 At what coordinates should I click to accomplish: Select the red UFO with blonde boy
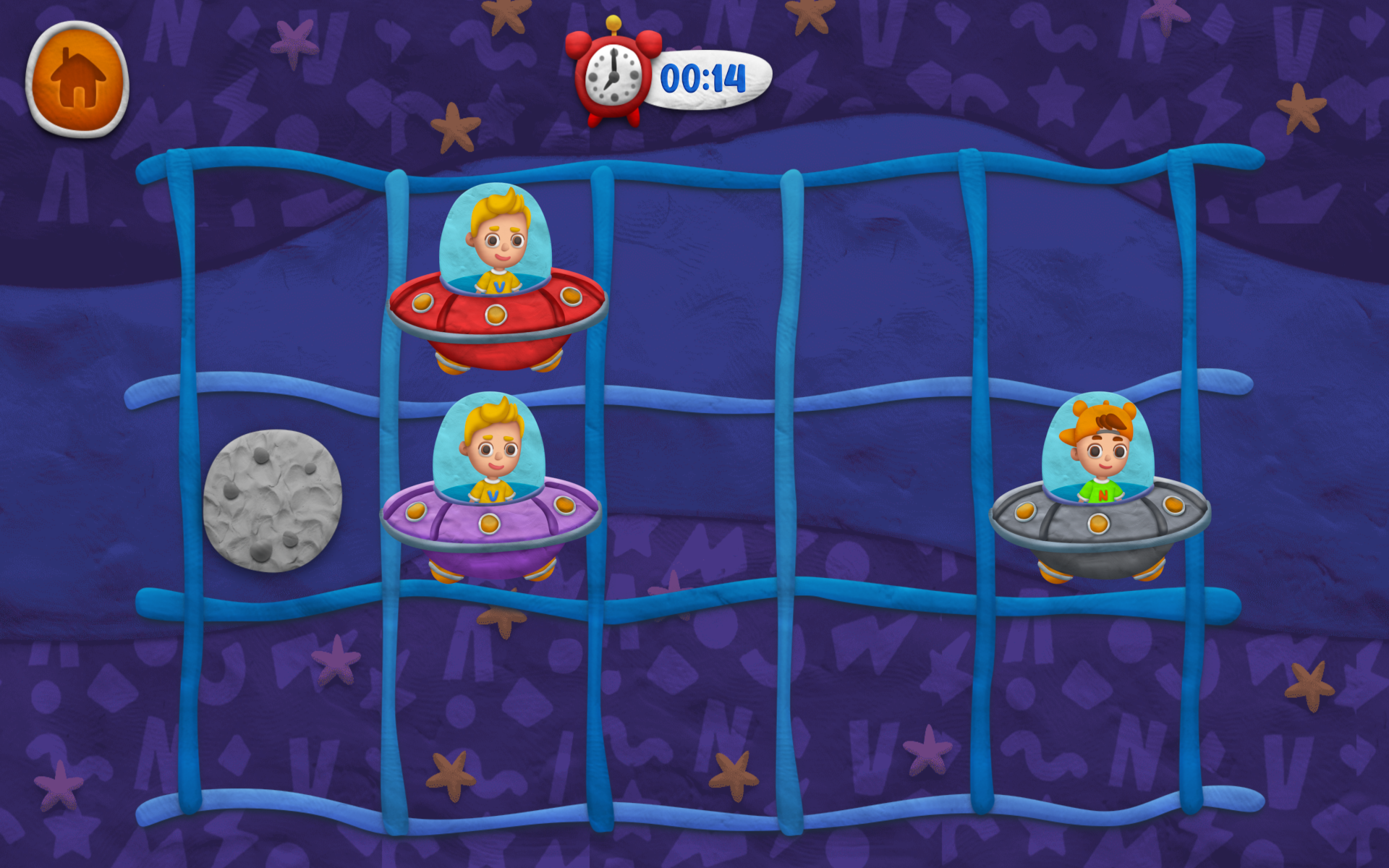coord(497,282)
